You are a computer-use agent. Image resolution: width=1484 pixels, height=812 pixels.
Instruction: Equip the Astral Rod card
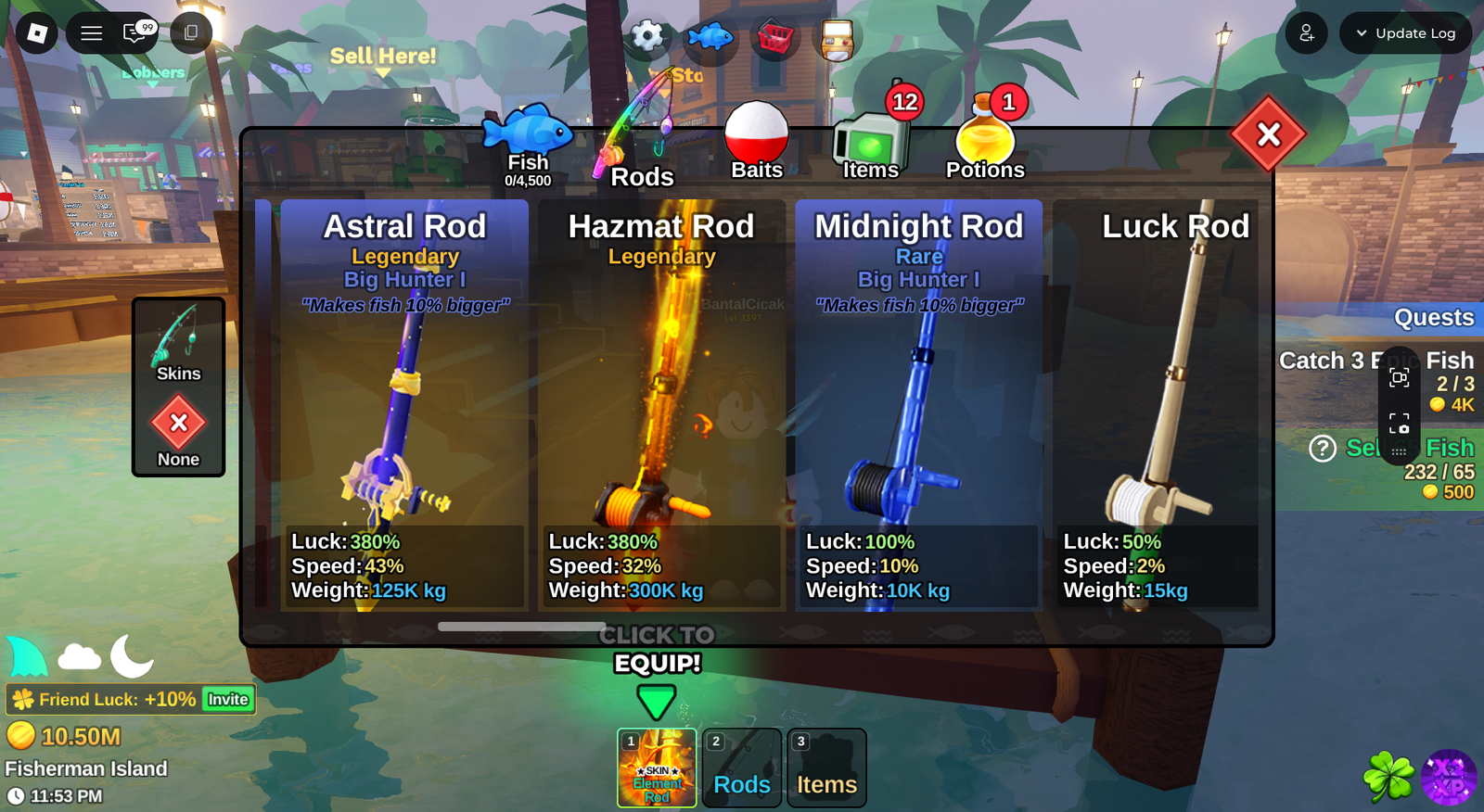tap(404, 405)
